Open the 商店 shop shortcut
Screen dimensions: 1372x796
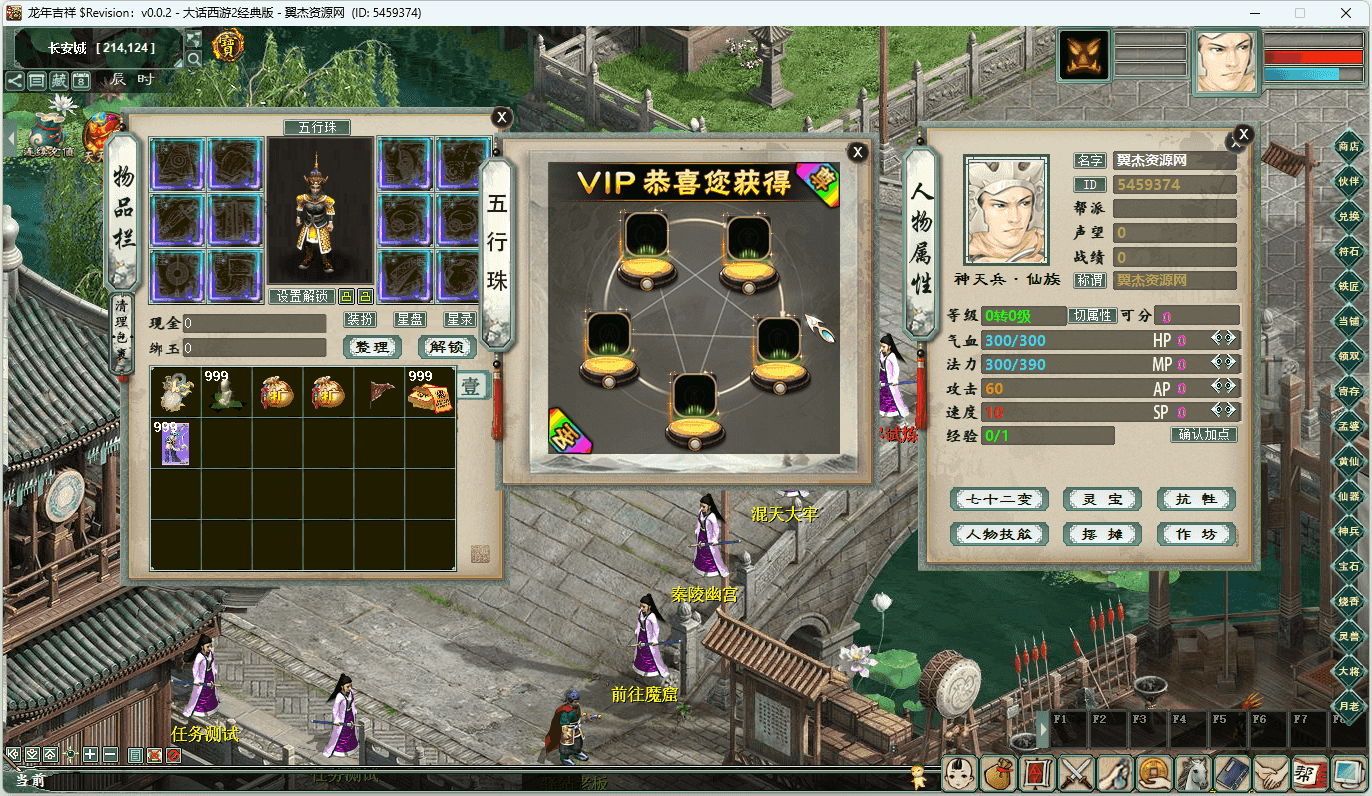1348,146
